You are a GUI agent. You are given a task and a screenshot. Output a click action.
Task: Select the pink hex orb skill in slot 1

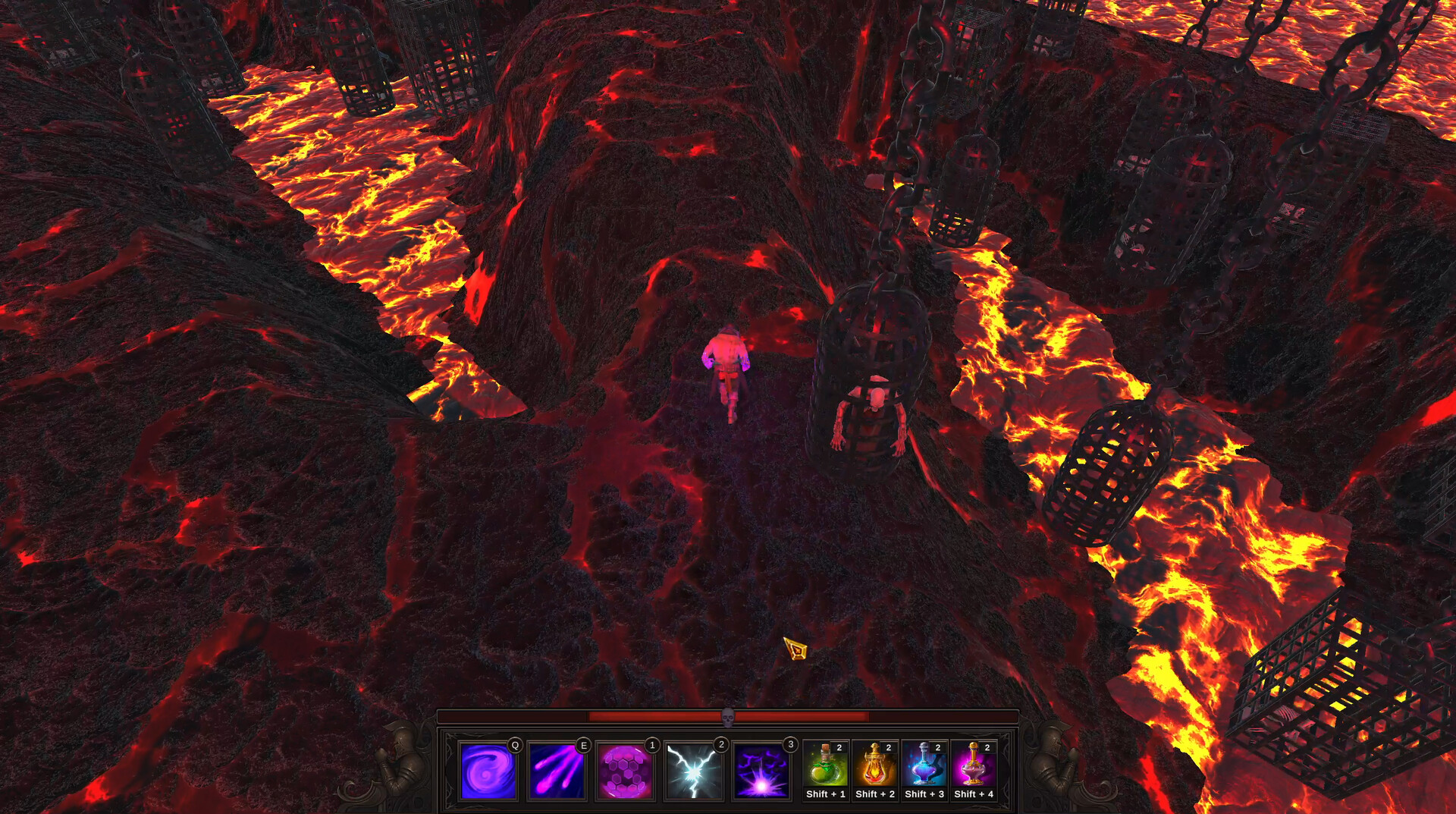[x=626, y=772]
